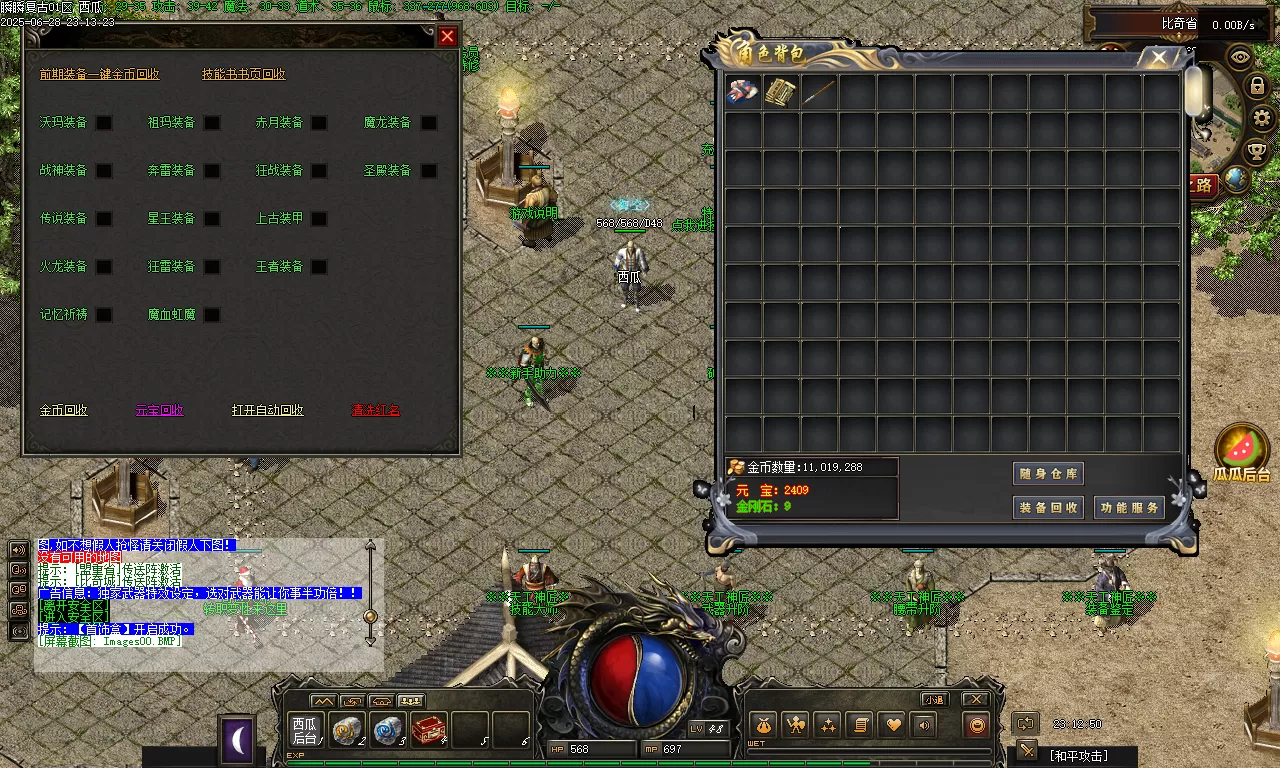Click the 装备回收 button in the bag
Image resolution: width=1280 pixels, height=768 pixels.
pyautogui.click(x=1047, y=507)
